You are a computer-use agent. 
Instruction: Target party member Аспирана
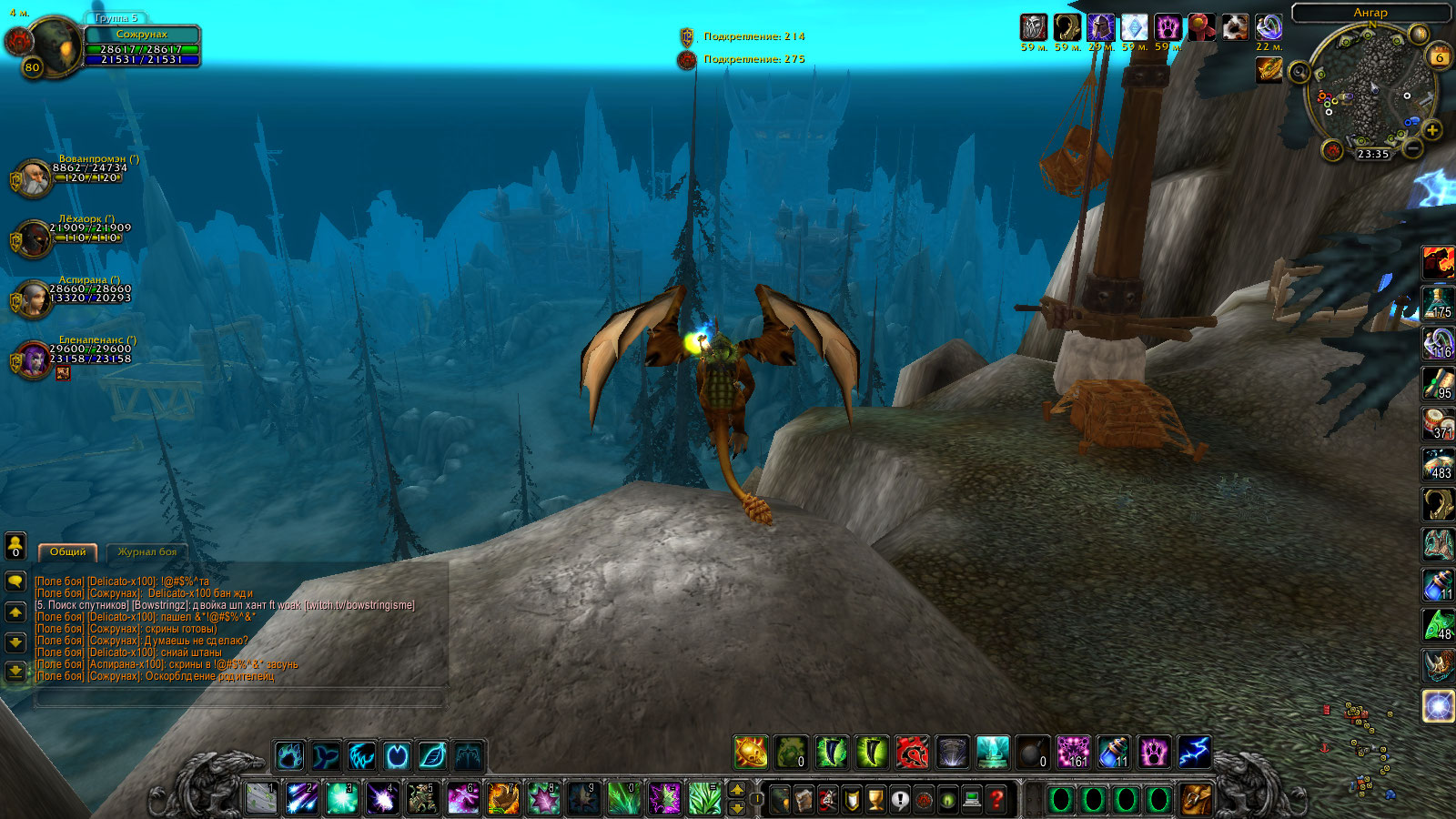34,299
